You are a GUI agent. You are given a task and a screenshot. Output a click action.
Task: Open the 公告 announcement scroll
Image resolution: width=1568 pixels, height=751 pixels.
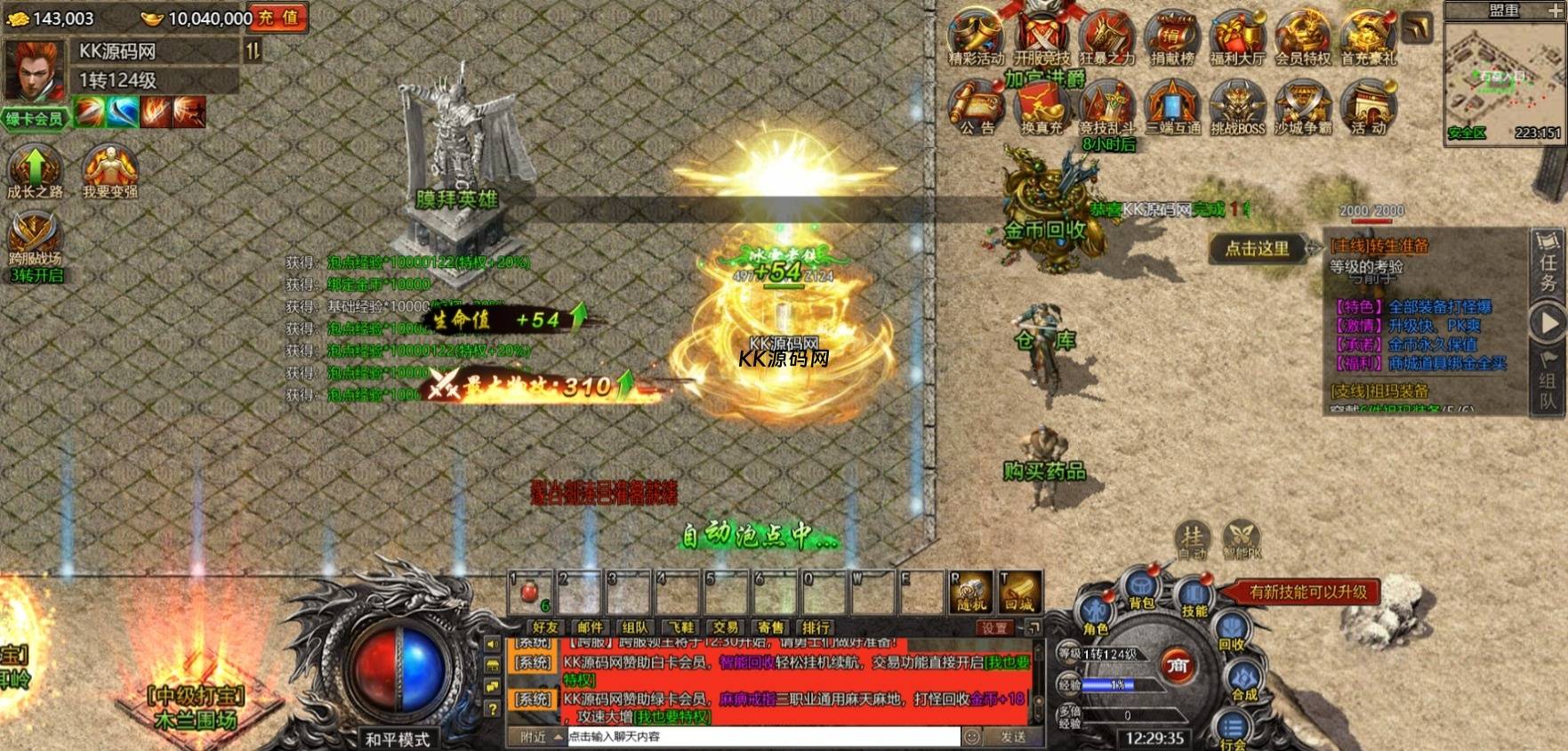(976, 107)
